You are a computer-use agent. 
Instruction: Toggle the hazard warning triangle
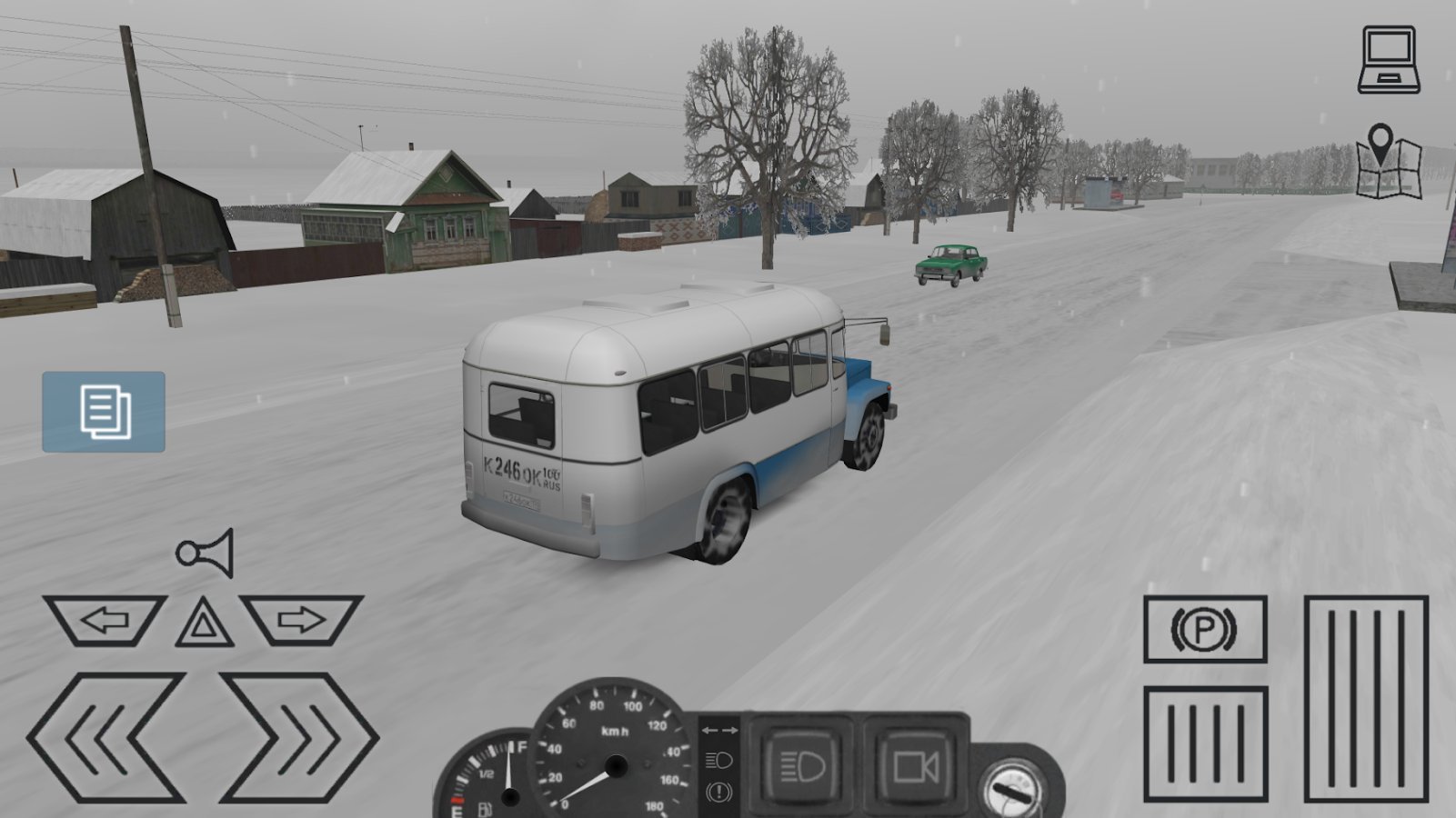205,623
